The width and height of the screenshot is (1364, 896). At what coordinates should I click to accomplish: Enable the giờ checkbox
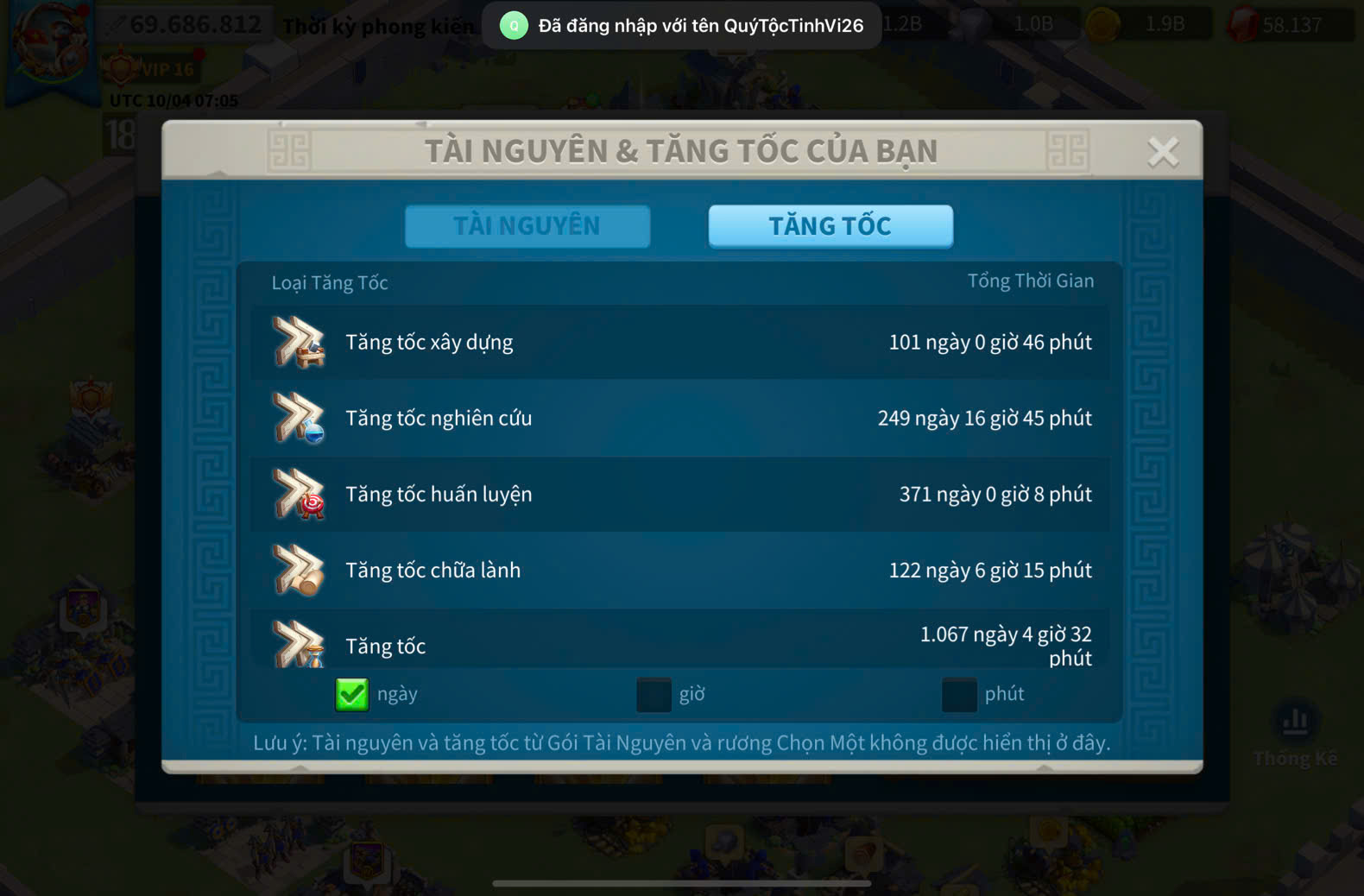[654, 694]
